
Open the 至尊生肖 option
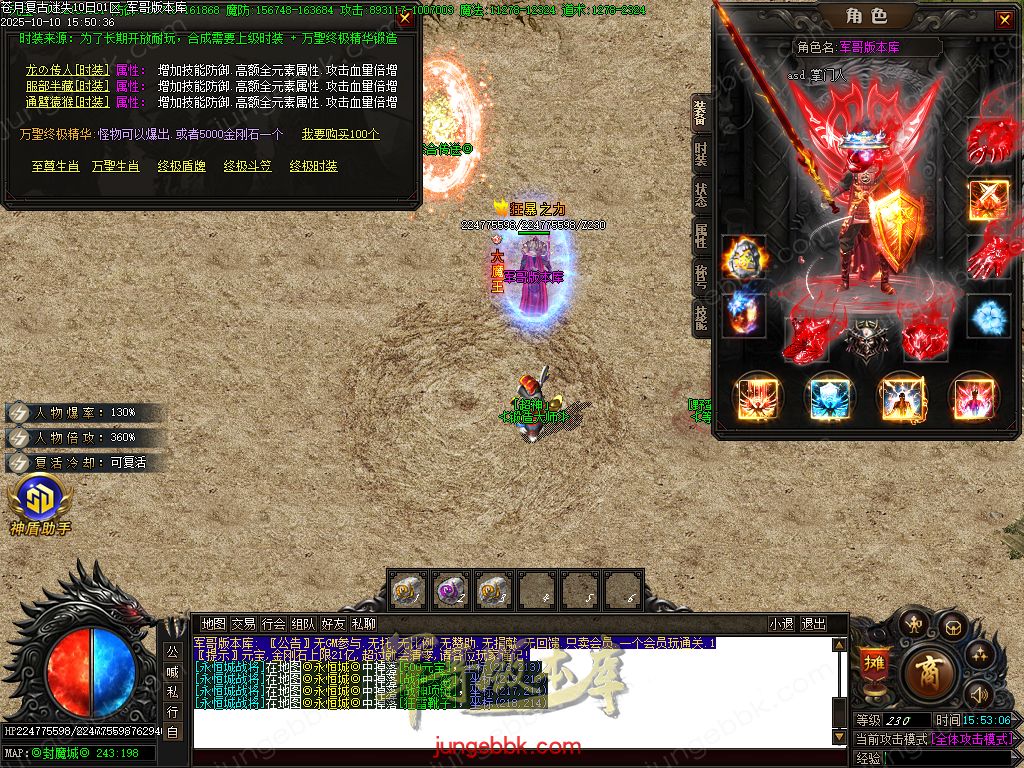pyautogui.click(x=56, y=166)
